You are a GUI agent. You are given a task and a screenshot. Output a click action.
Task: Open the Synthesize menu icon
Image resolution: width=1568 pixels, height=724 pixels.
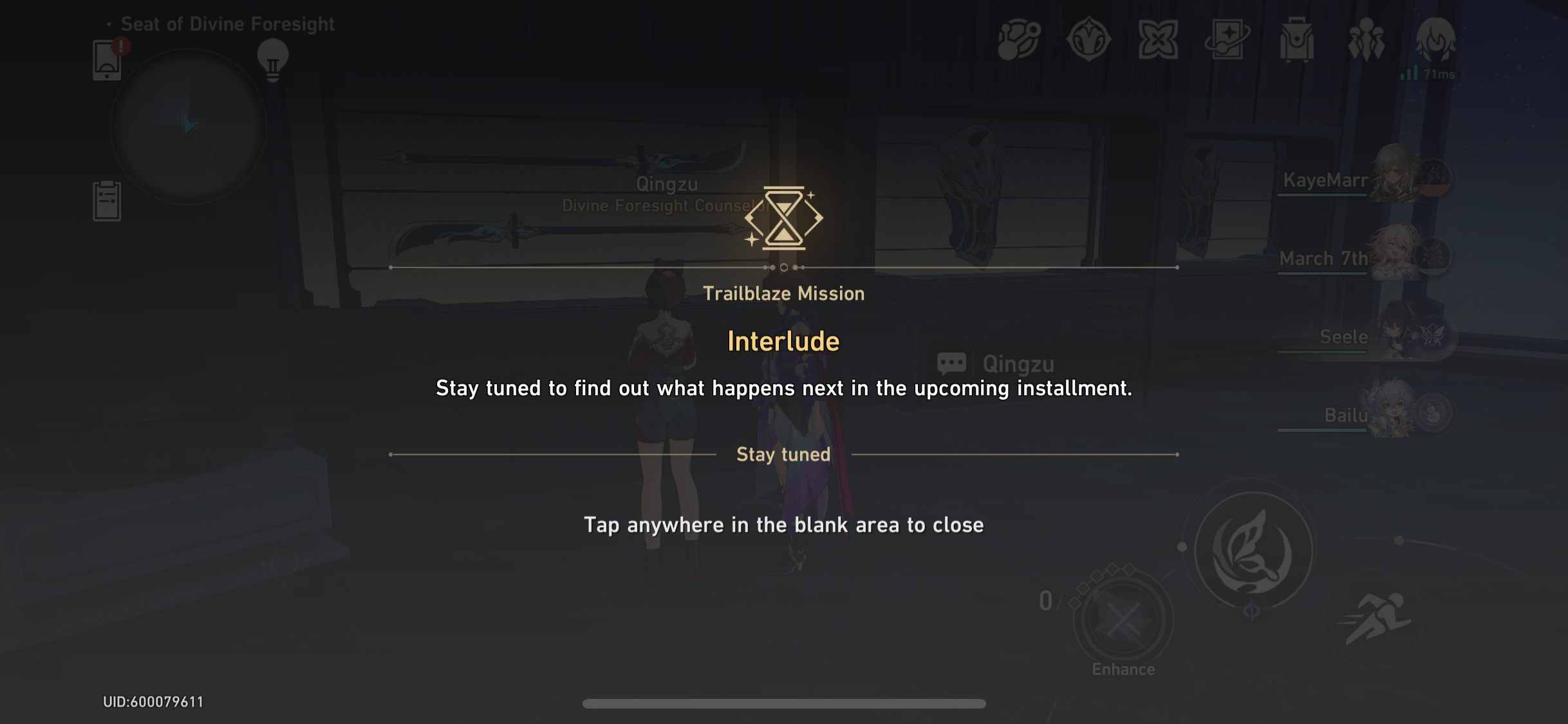point(1018,40)
